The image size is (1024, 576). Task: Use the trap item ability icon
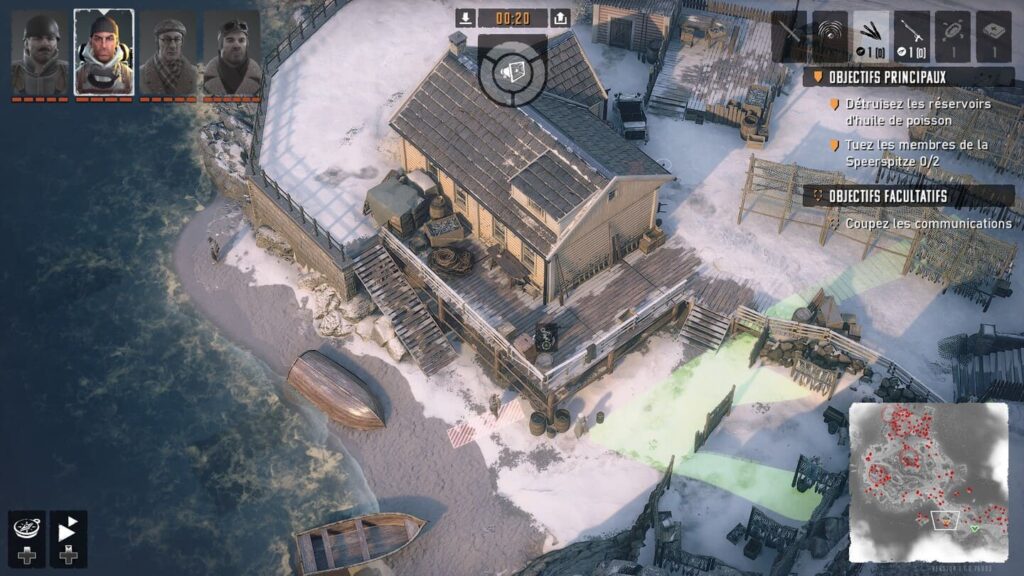tap(953, 36)
